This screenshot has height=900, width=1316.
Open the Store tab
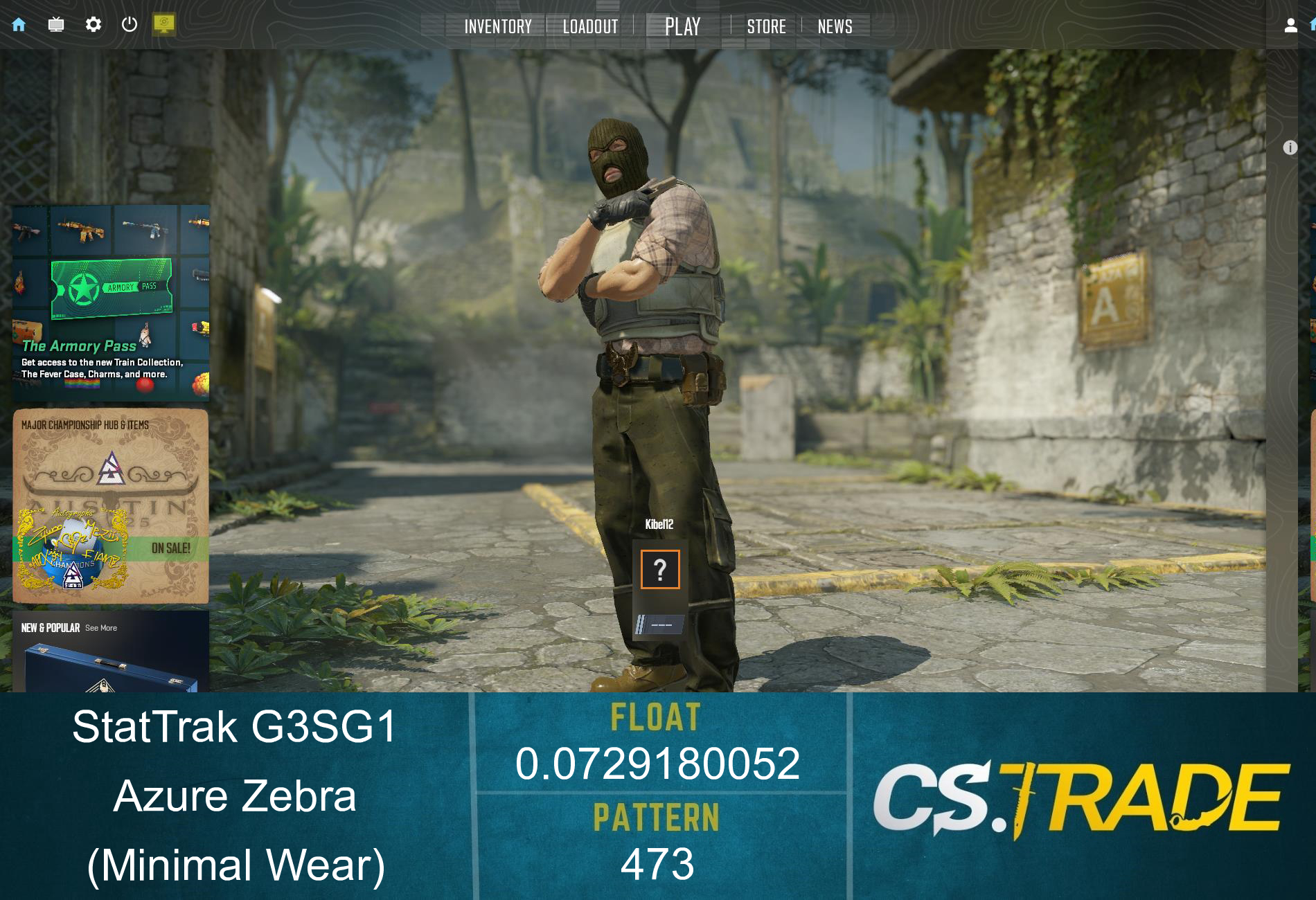[766, 26]
